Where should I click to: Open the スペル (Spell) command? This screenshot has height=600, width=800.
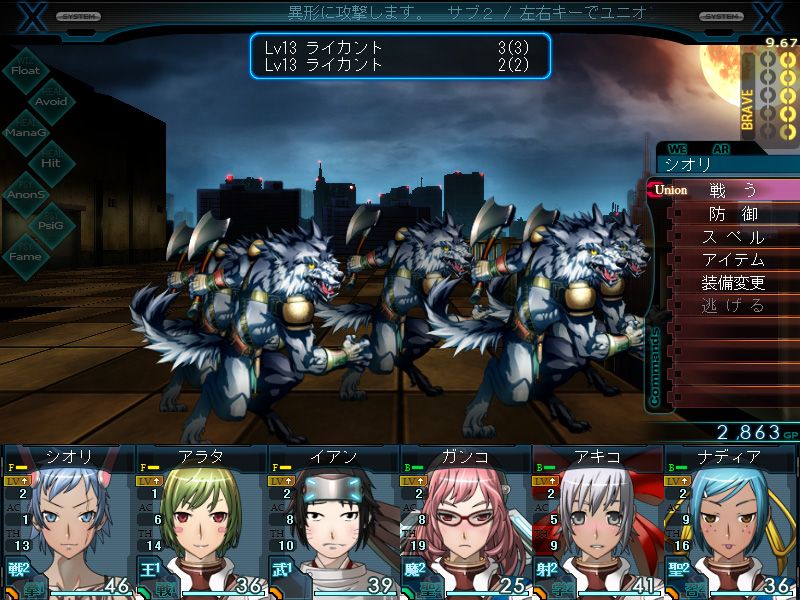click(733, 237)
